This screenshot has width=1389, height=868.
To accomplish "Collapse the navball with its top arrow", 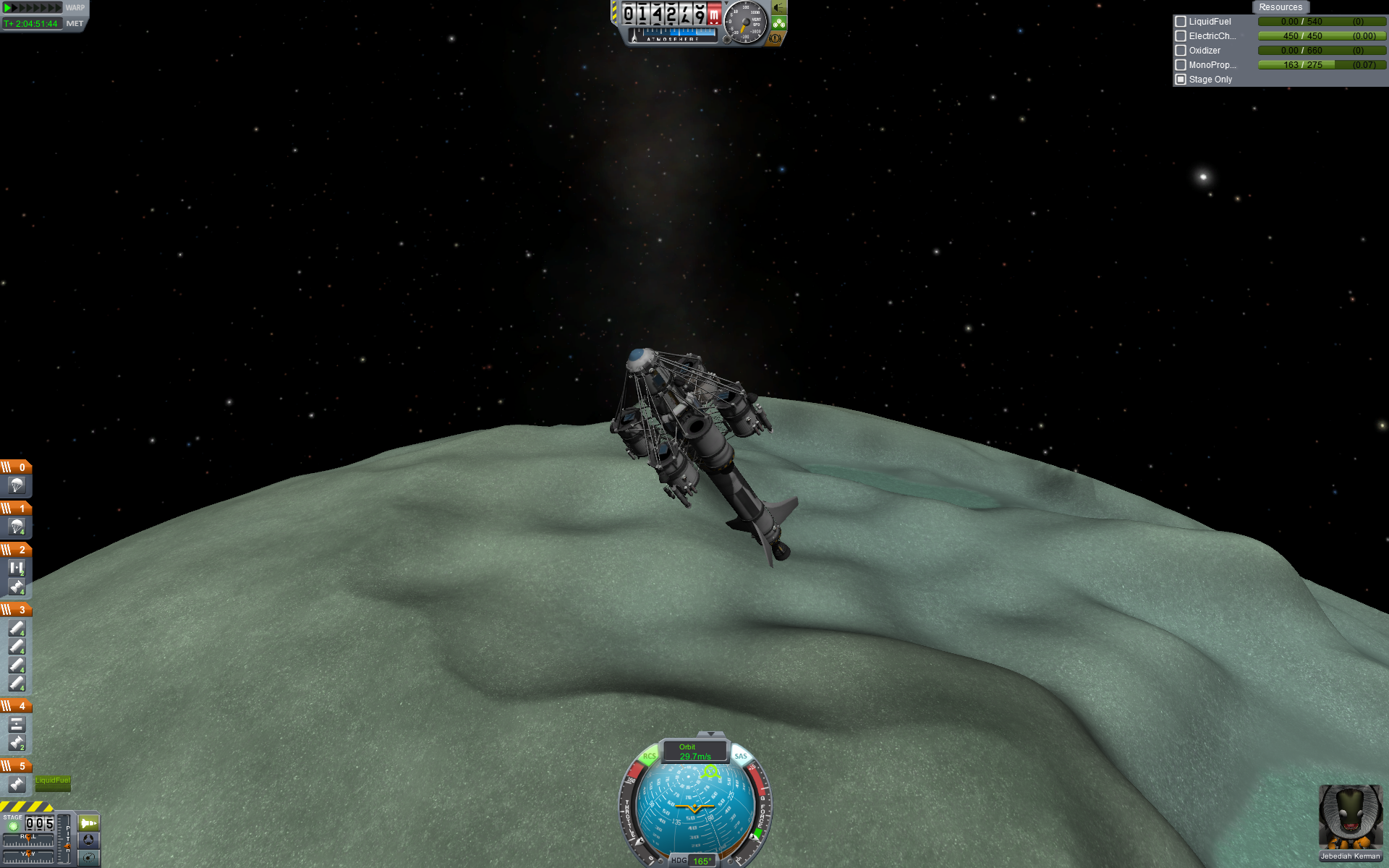I will click(710, 734).
